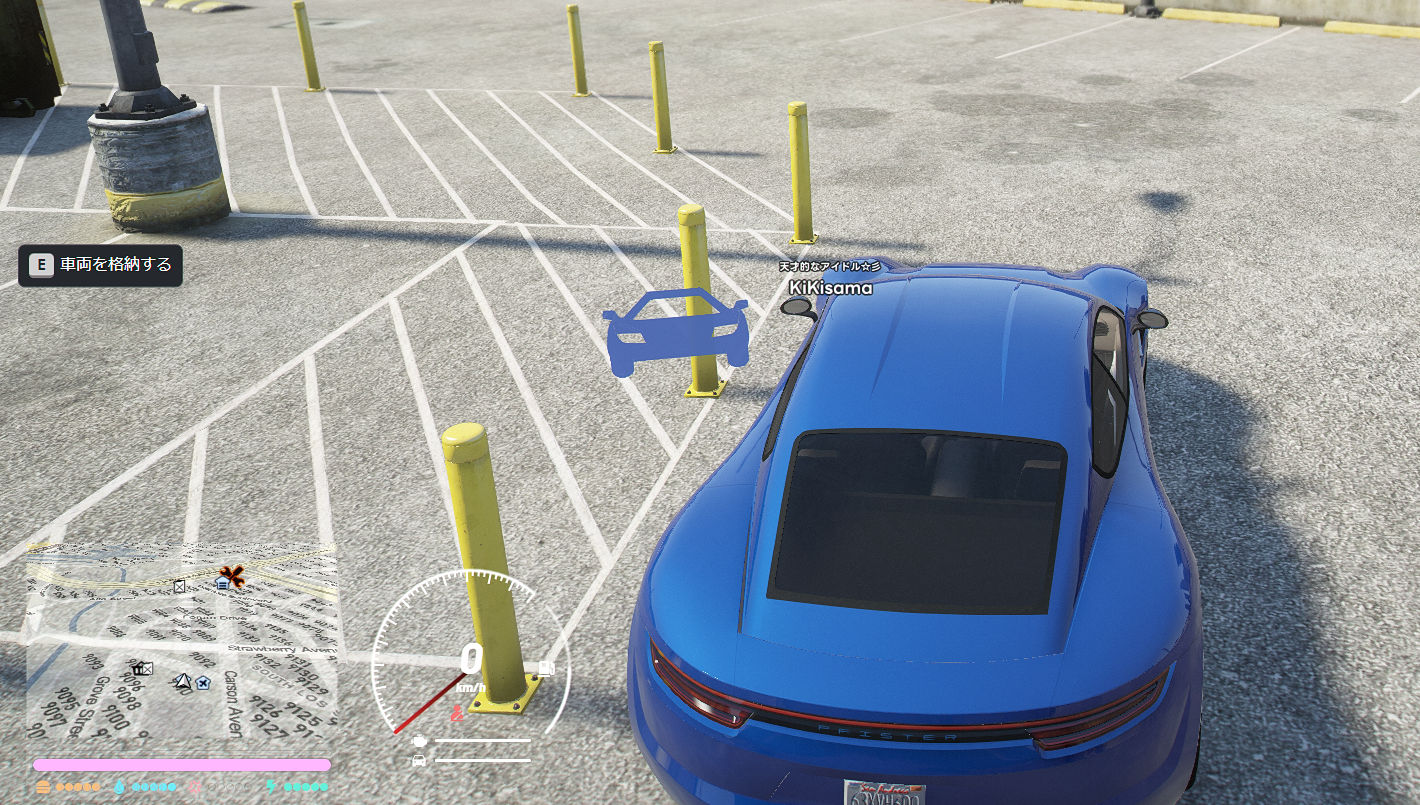Click the blue garage blip beside the wrench
This screenshot has height=805, width=1420.
(221, 582)
